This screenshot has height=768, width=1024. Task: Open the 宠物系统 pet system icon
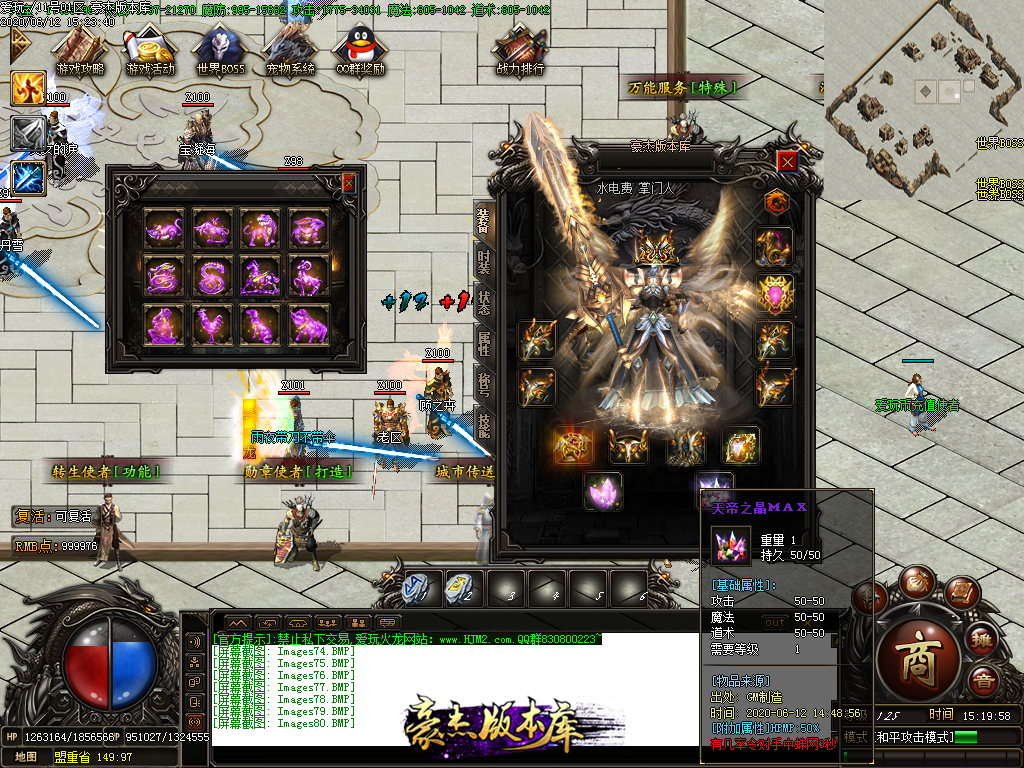(x=290, y=50)
